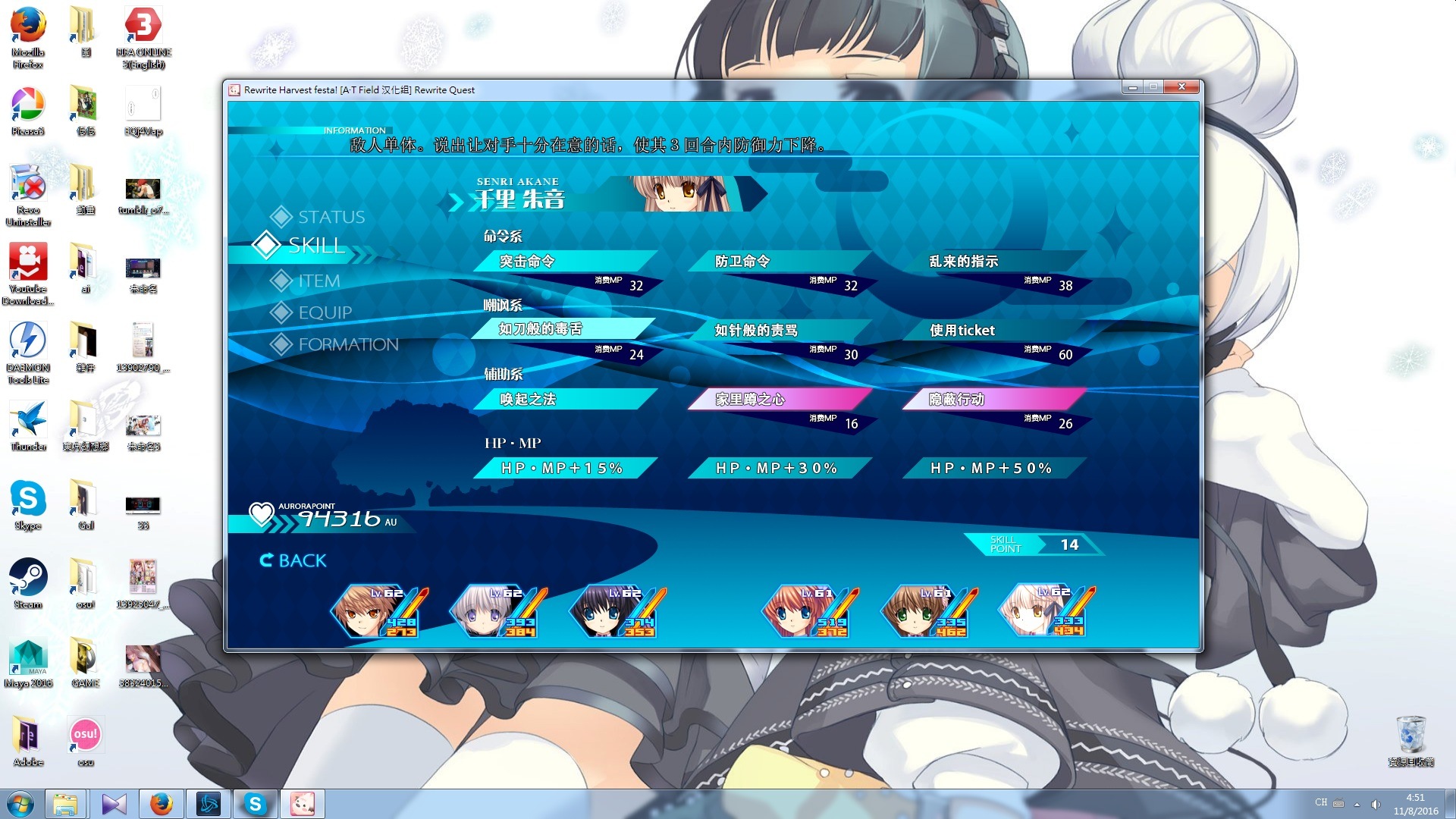Choose the FORMATION menu entry
The height and width of the screenshot is (819, 1456).
point(347,344)
